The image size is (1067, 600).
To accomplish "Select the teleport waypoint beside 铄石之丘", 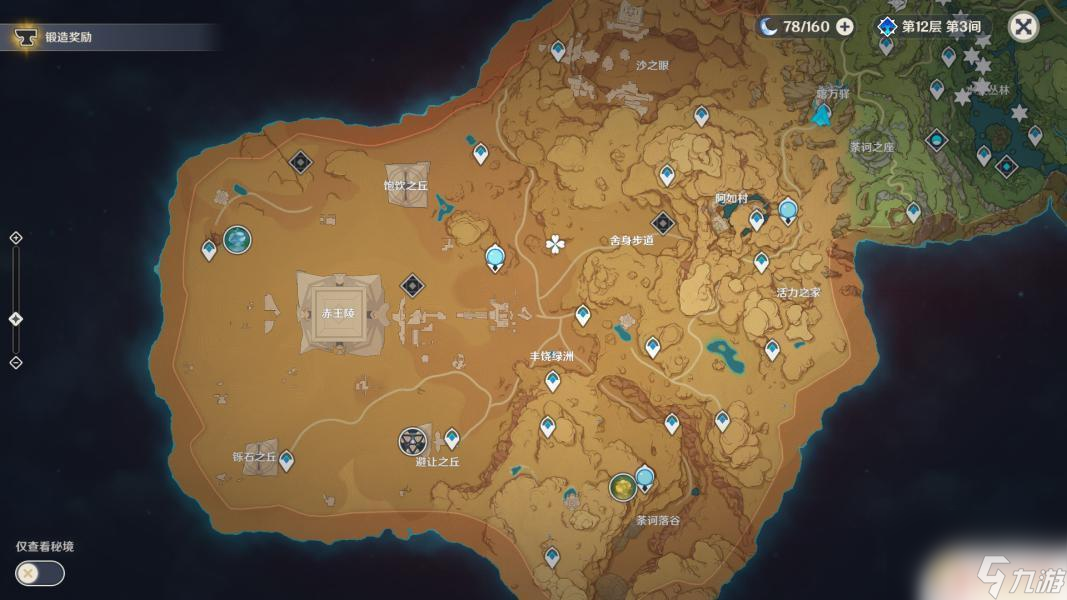I will [x=287, y=460].
